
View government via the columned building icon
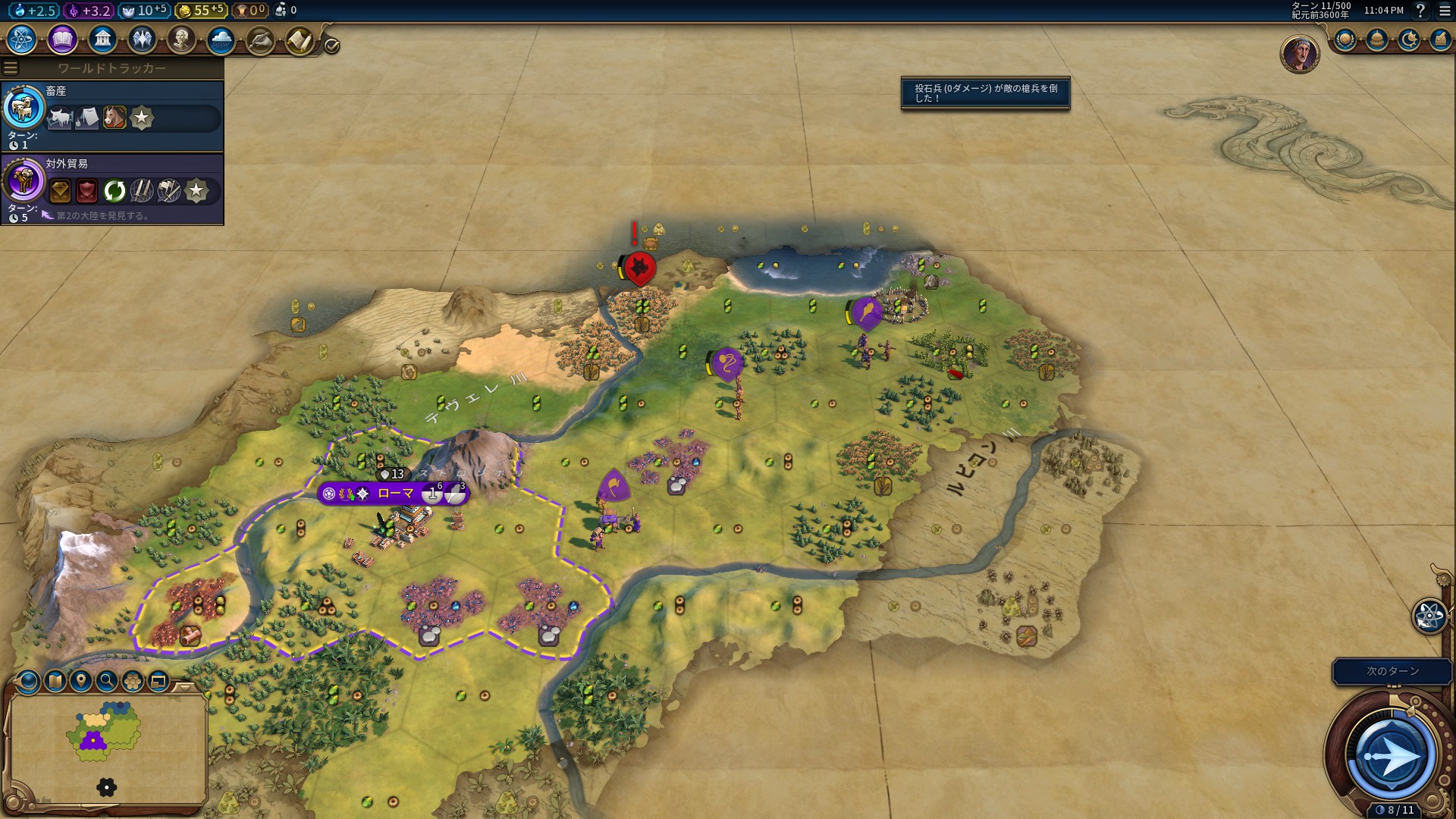tap(102, 39)
